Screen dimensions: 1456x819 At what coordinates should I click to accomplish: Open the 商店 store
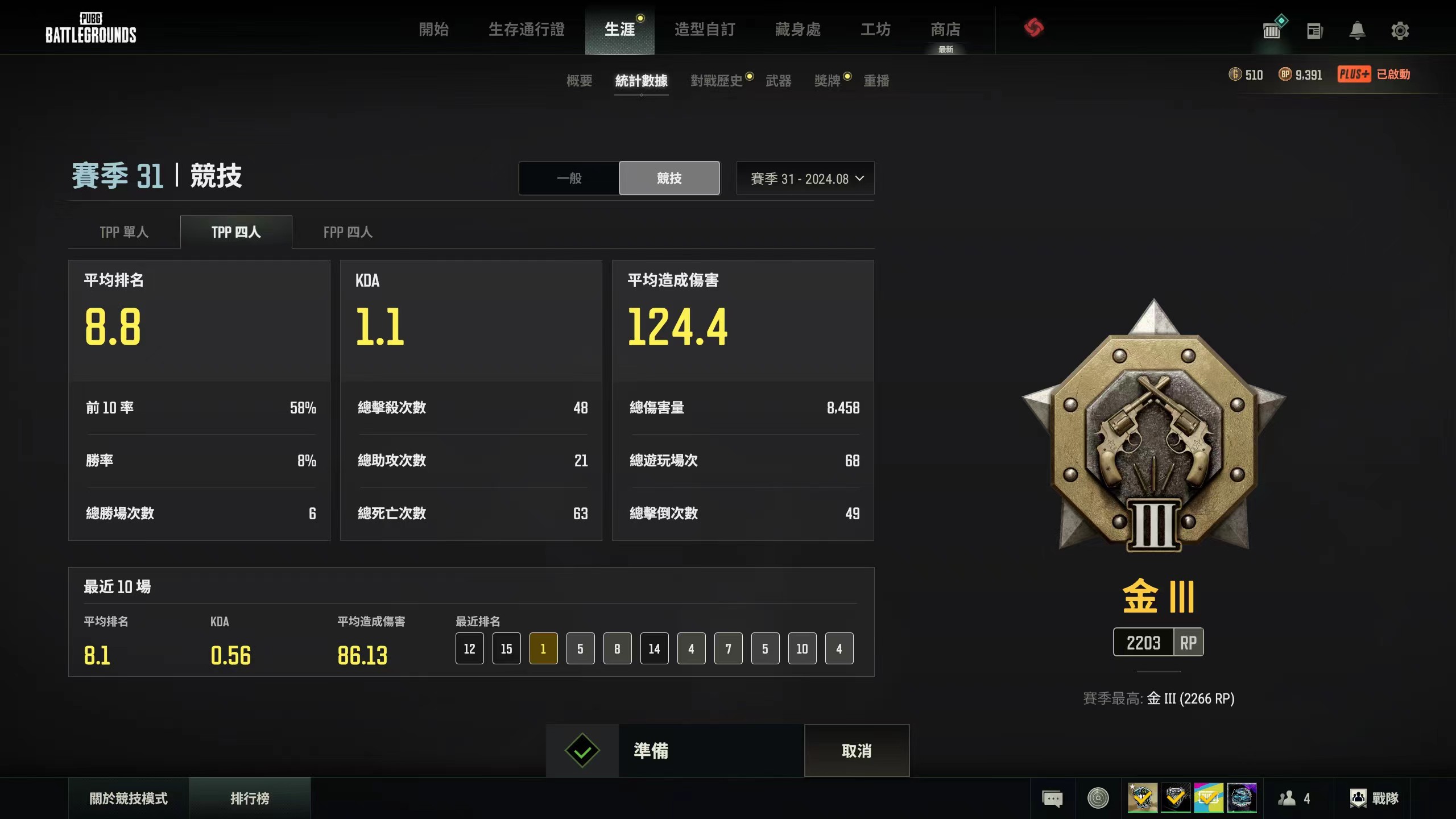click(x=945, y=30)
